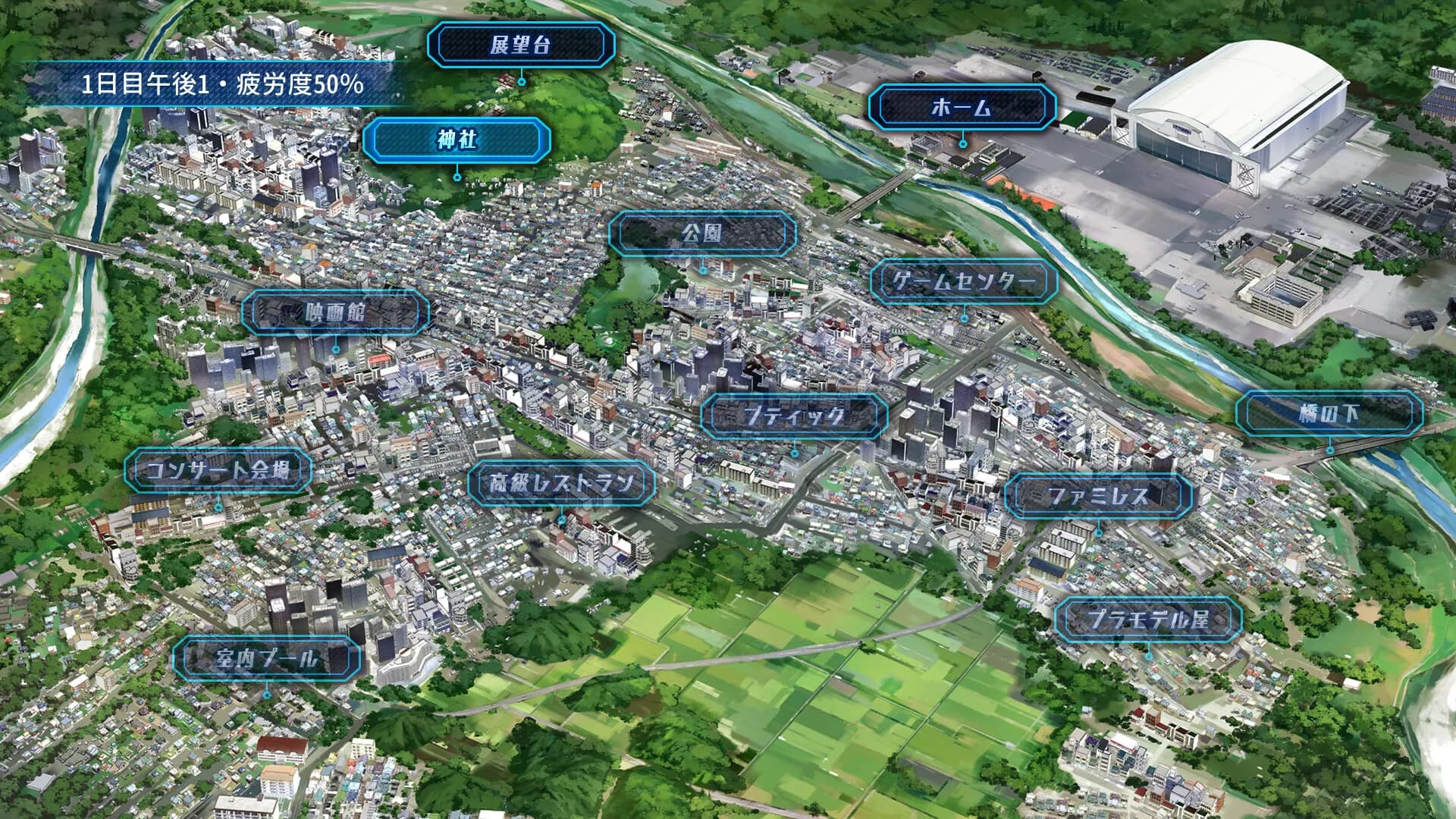Click the connector dot below the 神社 label
Viewport: 1456px width, 819px height.
point(457,176)
